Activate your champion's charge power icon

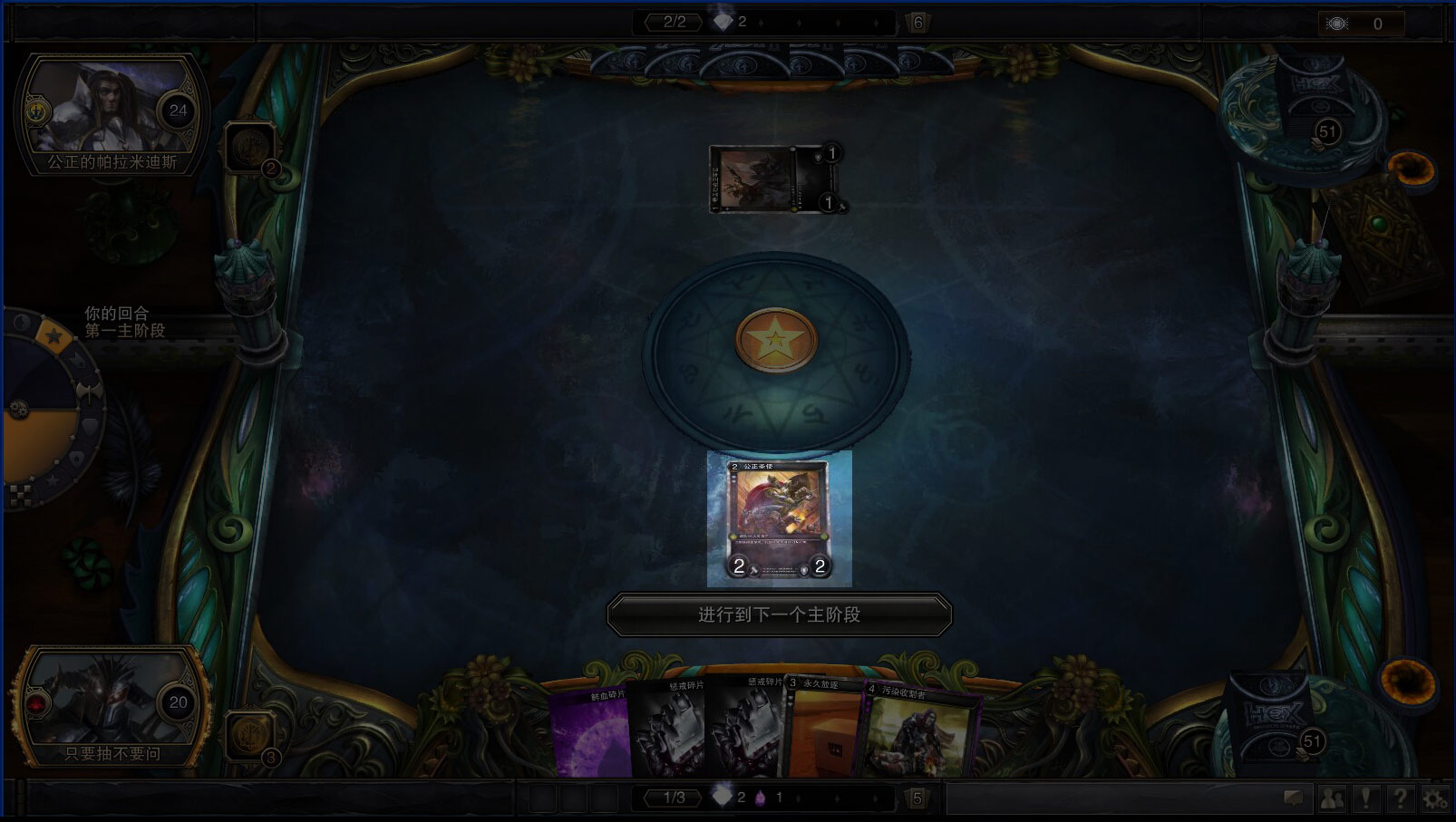tap(248, 735)
